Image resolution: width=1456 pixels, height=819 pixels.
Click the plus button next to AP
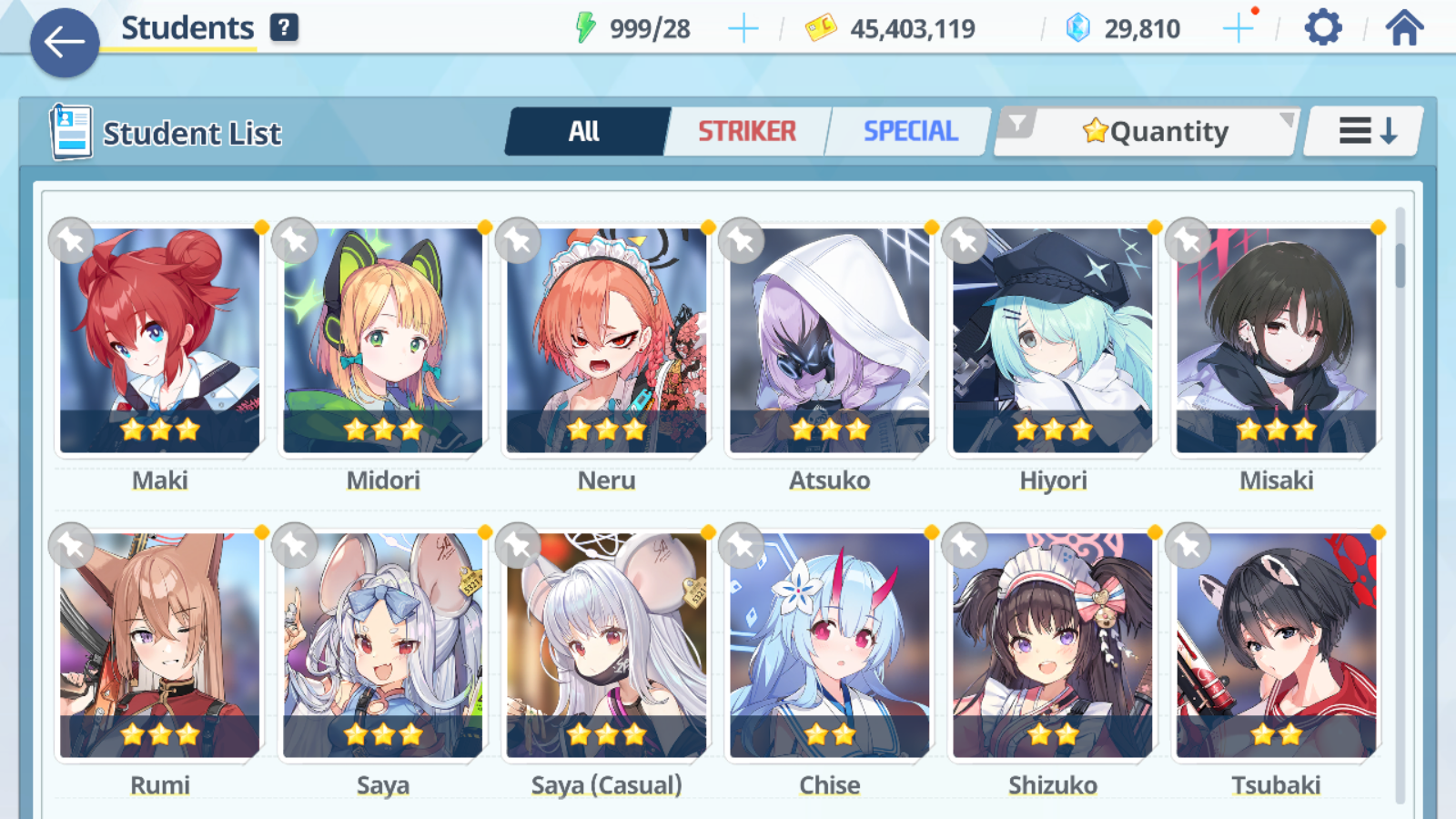pos(743,27)
